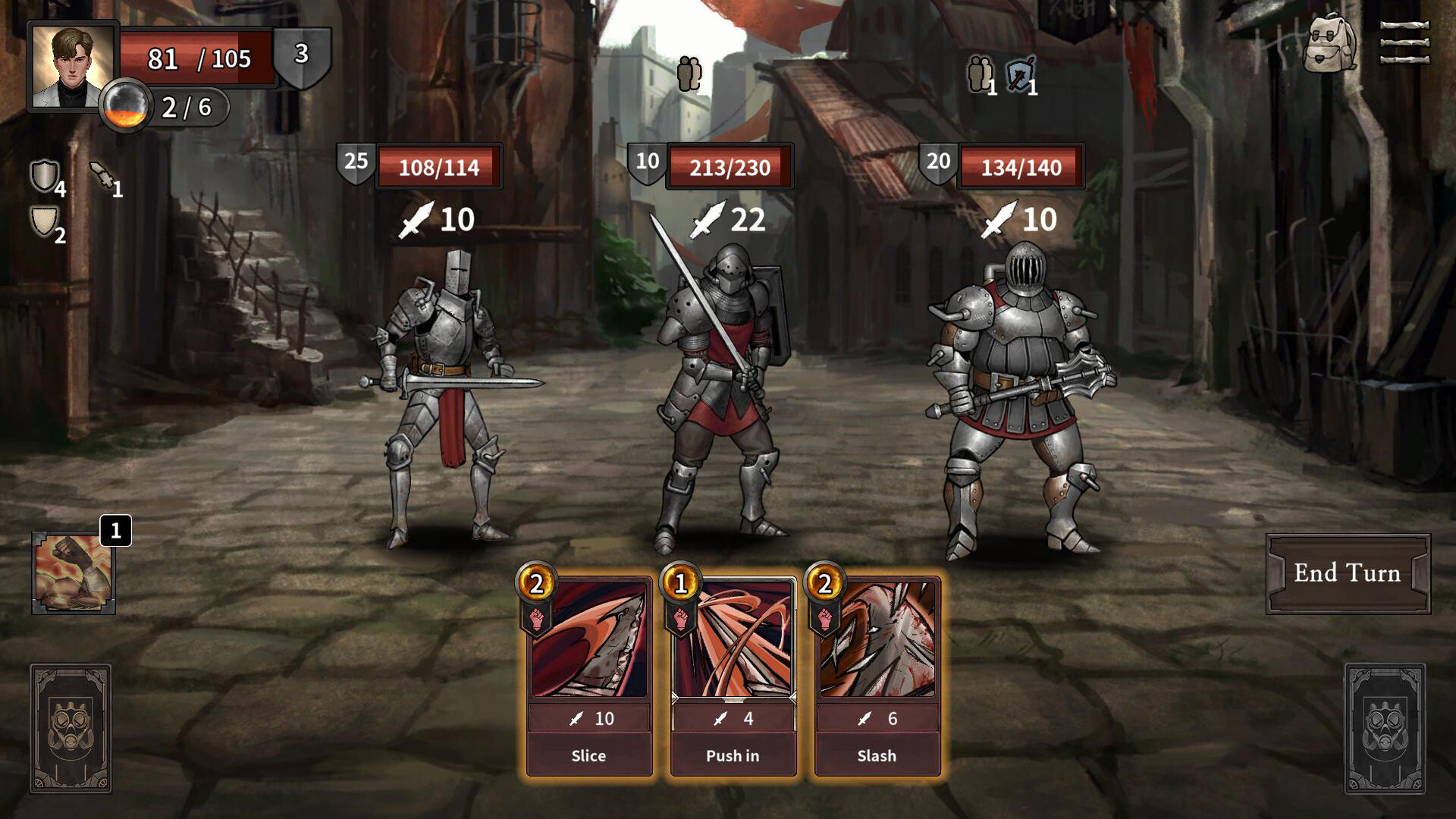
Task: End the current turn
Action: (x=1348, y=573)
